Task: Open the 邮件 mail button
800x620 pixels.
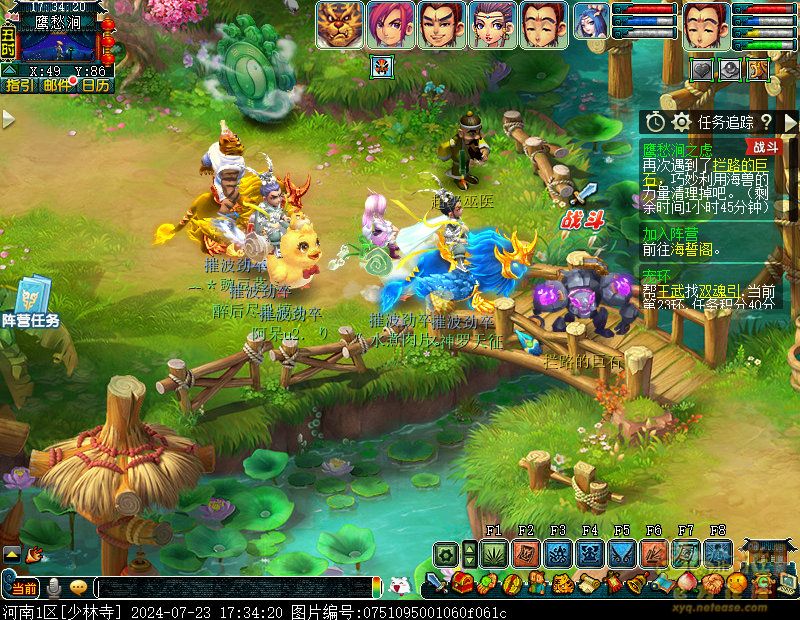Action: [57, 86]
